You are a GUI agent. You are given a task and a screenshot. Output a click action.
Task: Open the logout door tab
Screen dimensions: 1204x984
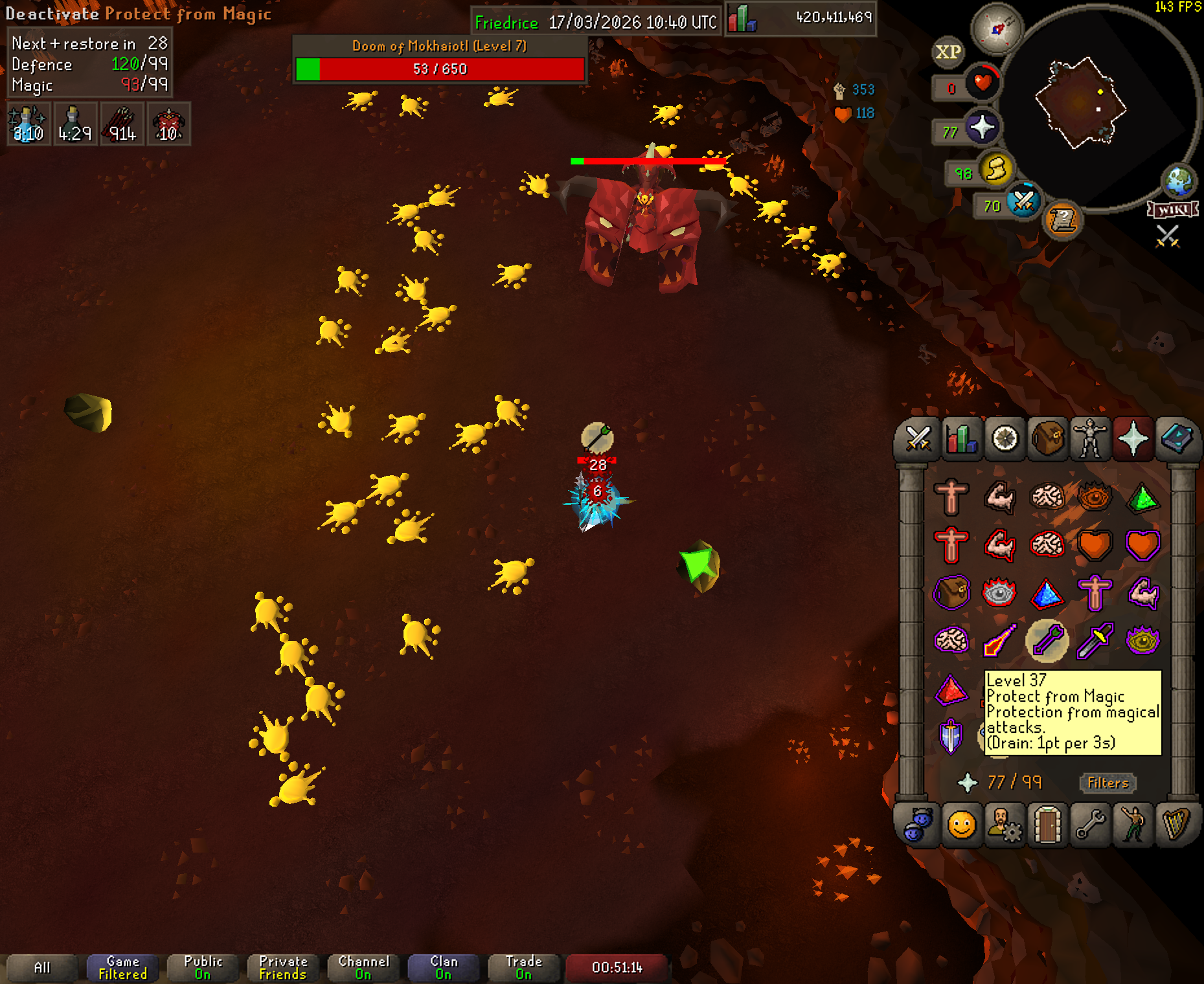(x=1047, y=825)
